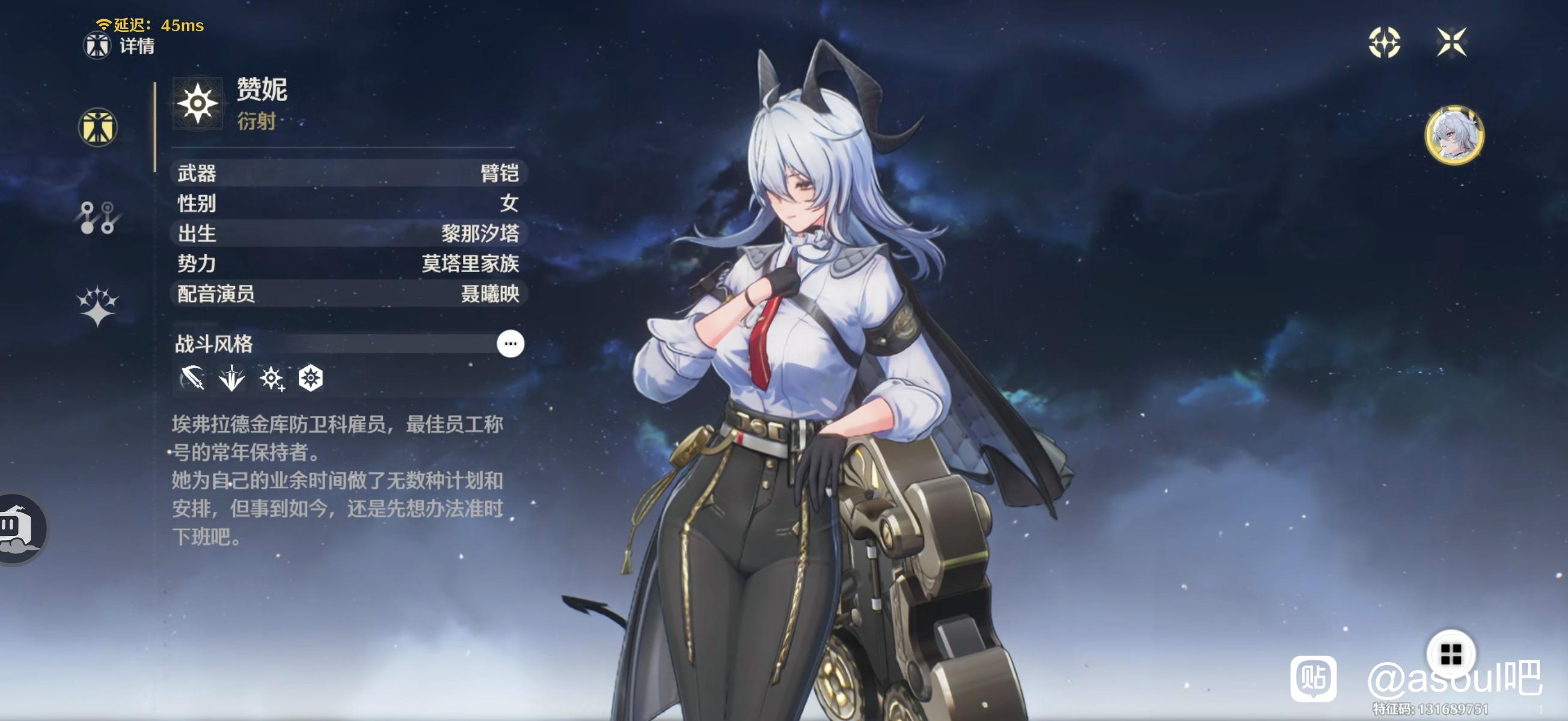Image resolution: width=1568 pixels, height=721 pixels.
Task: Switch to the character profile tab
Action: click(97, 127)
